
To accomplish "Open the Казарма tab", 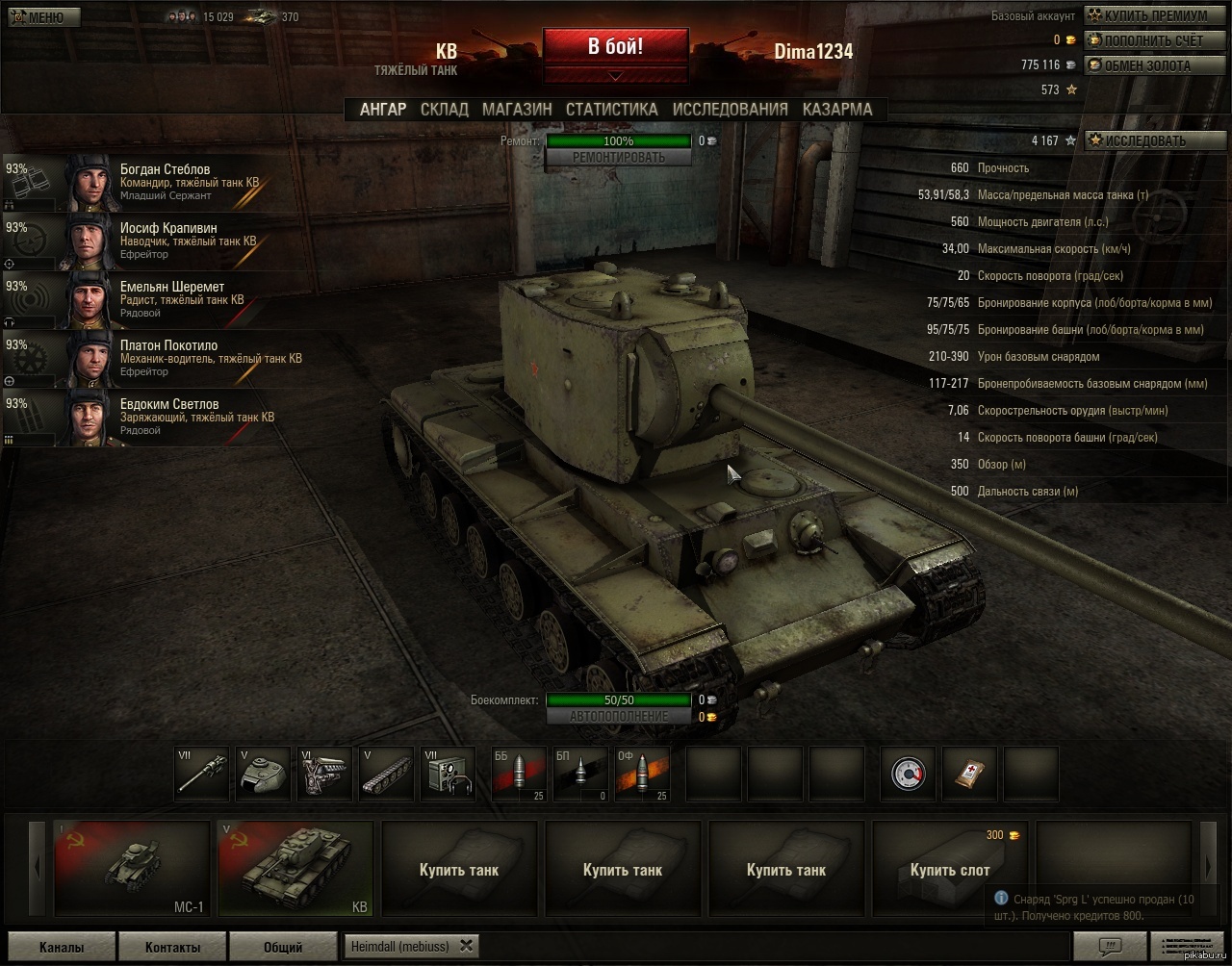I will (x=836, y=110).
